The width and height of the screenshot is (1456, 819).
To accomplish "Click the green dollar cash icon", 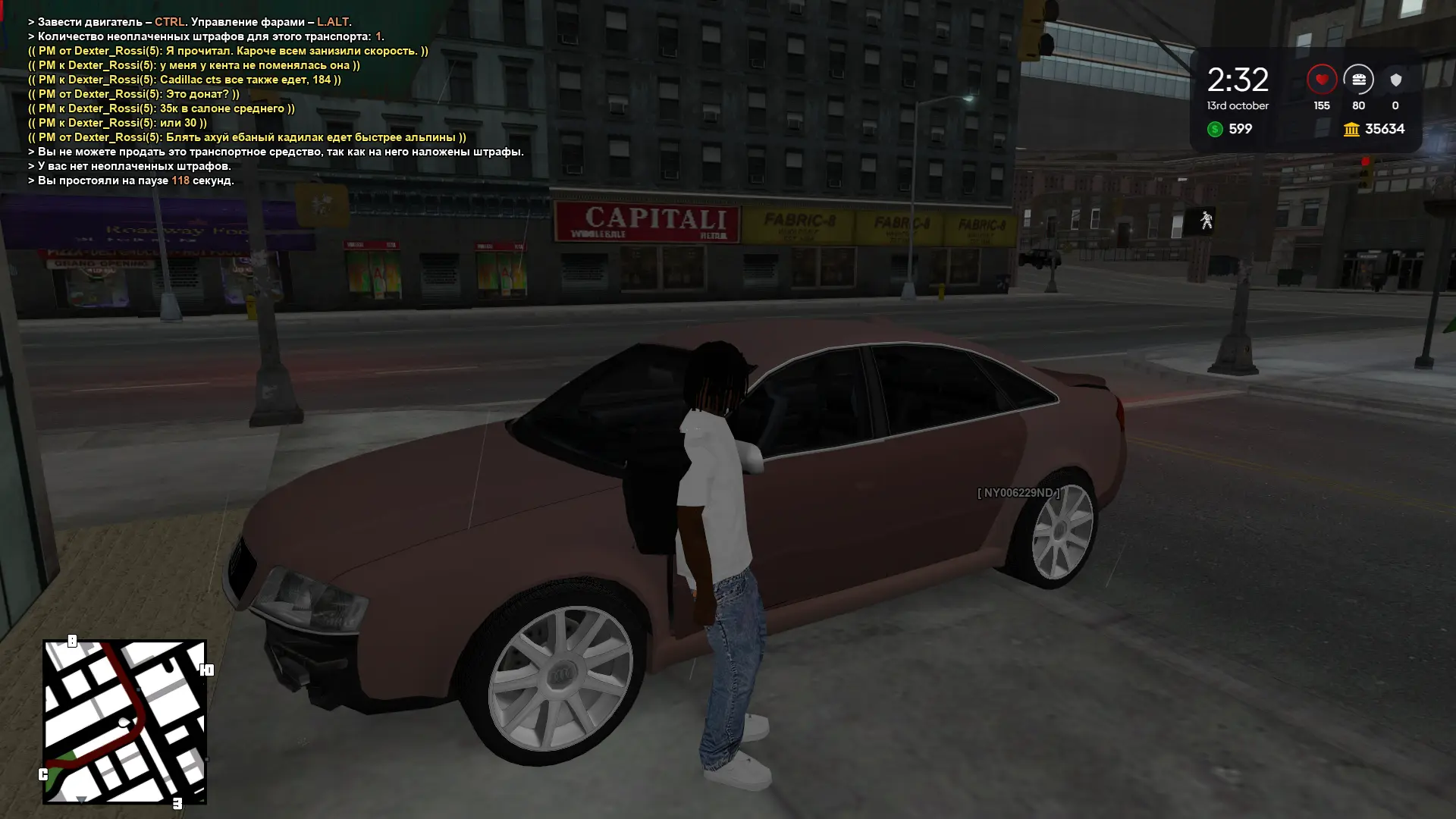I will 1217,129.
